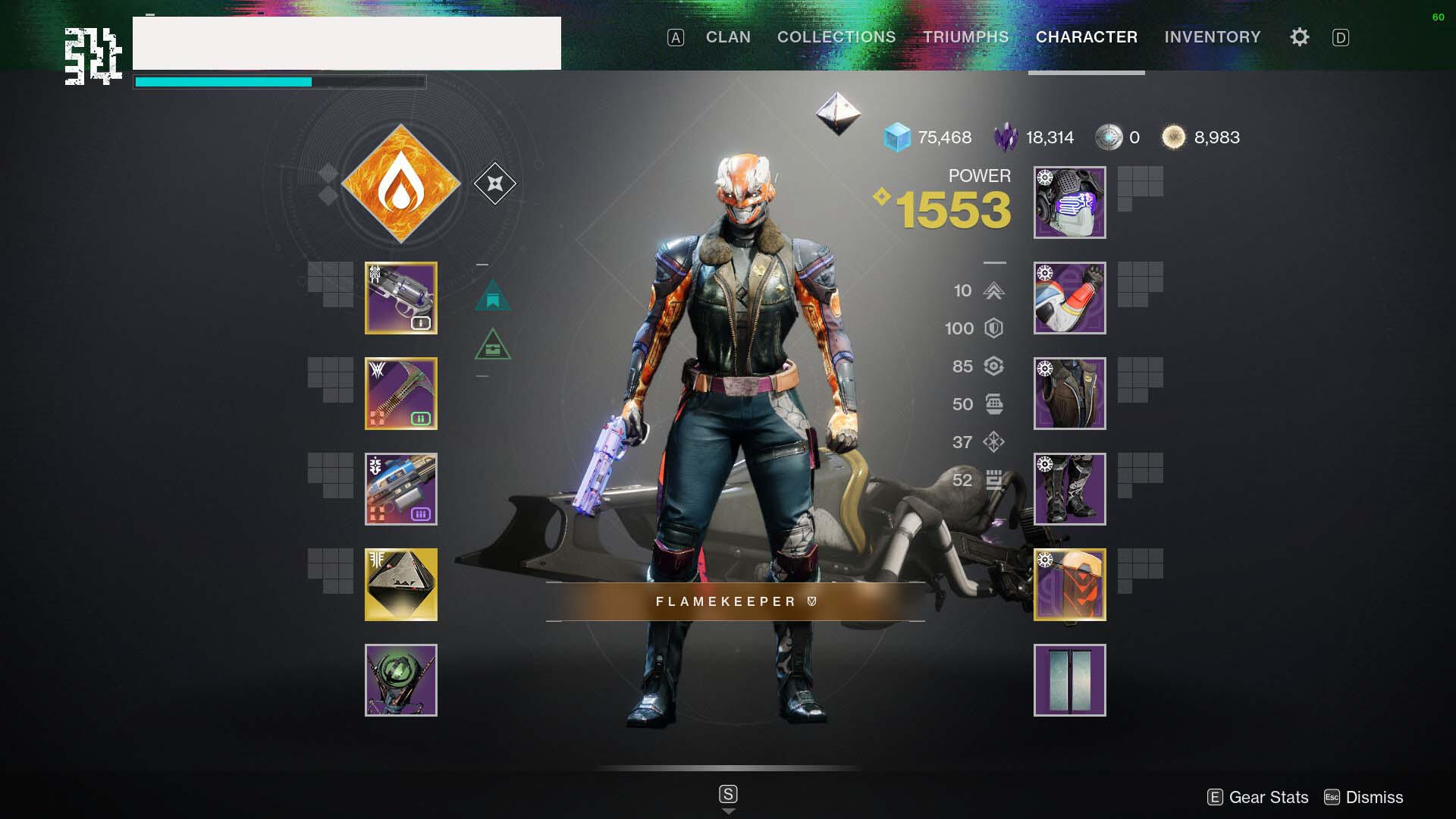Image resolution: width=1456 pixels, height=819 pixels.
Task: Select the gauntlets armor slot
Action: point(1069,298)
